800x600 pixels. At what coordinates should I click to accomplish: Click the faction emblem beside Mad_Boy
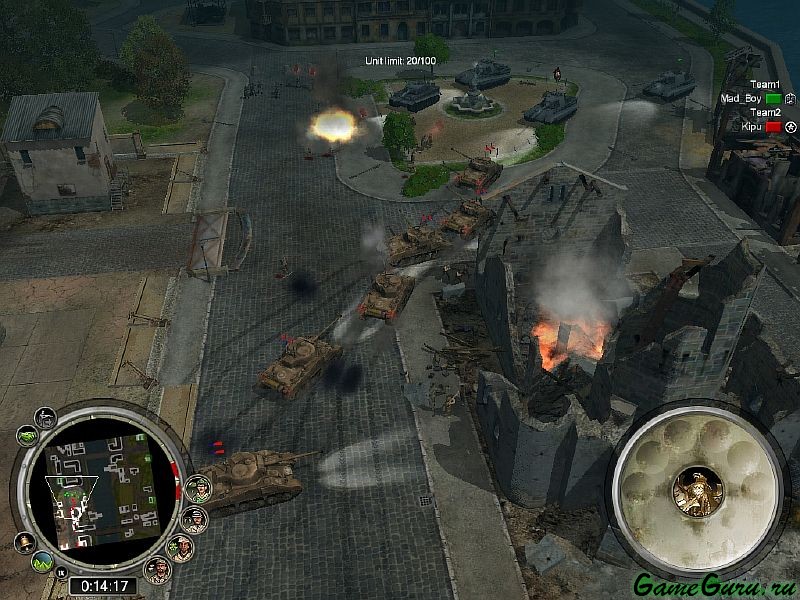[x=789, y=99]
